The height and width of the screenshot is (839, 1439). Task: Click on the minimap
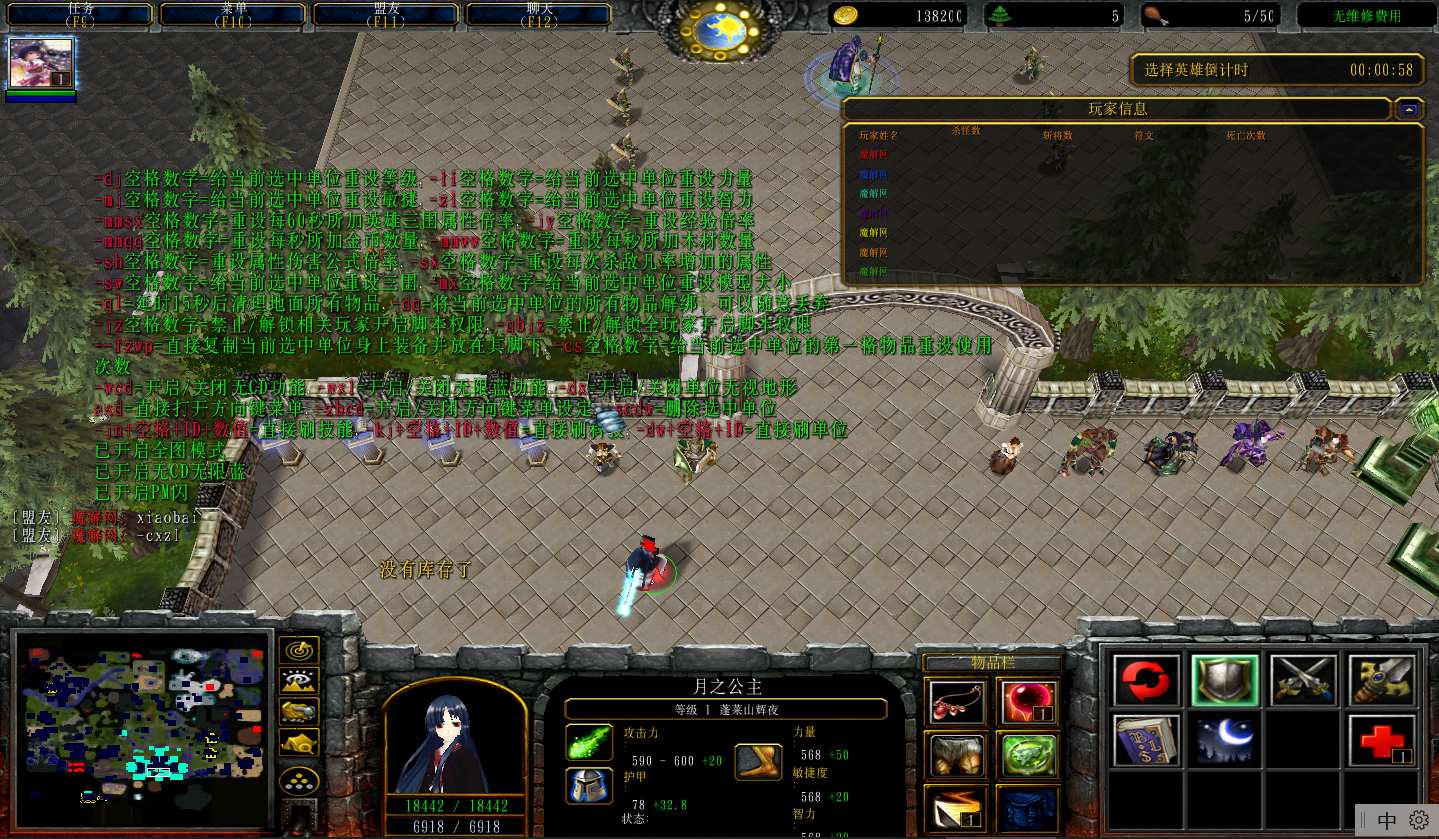tap(143, 718)
